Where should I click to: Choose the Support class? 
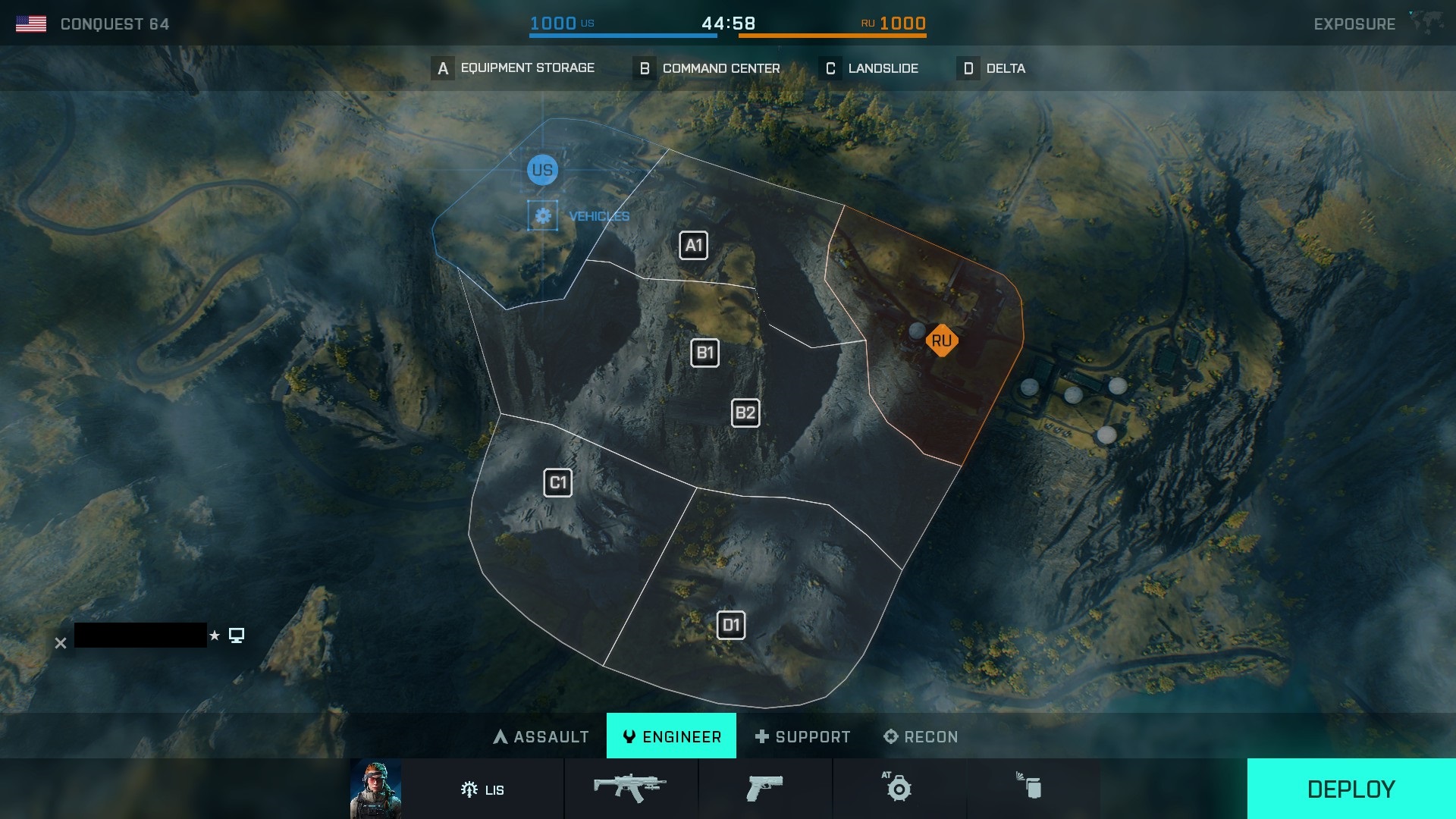(x=803, y=736)
